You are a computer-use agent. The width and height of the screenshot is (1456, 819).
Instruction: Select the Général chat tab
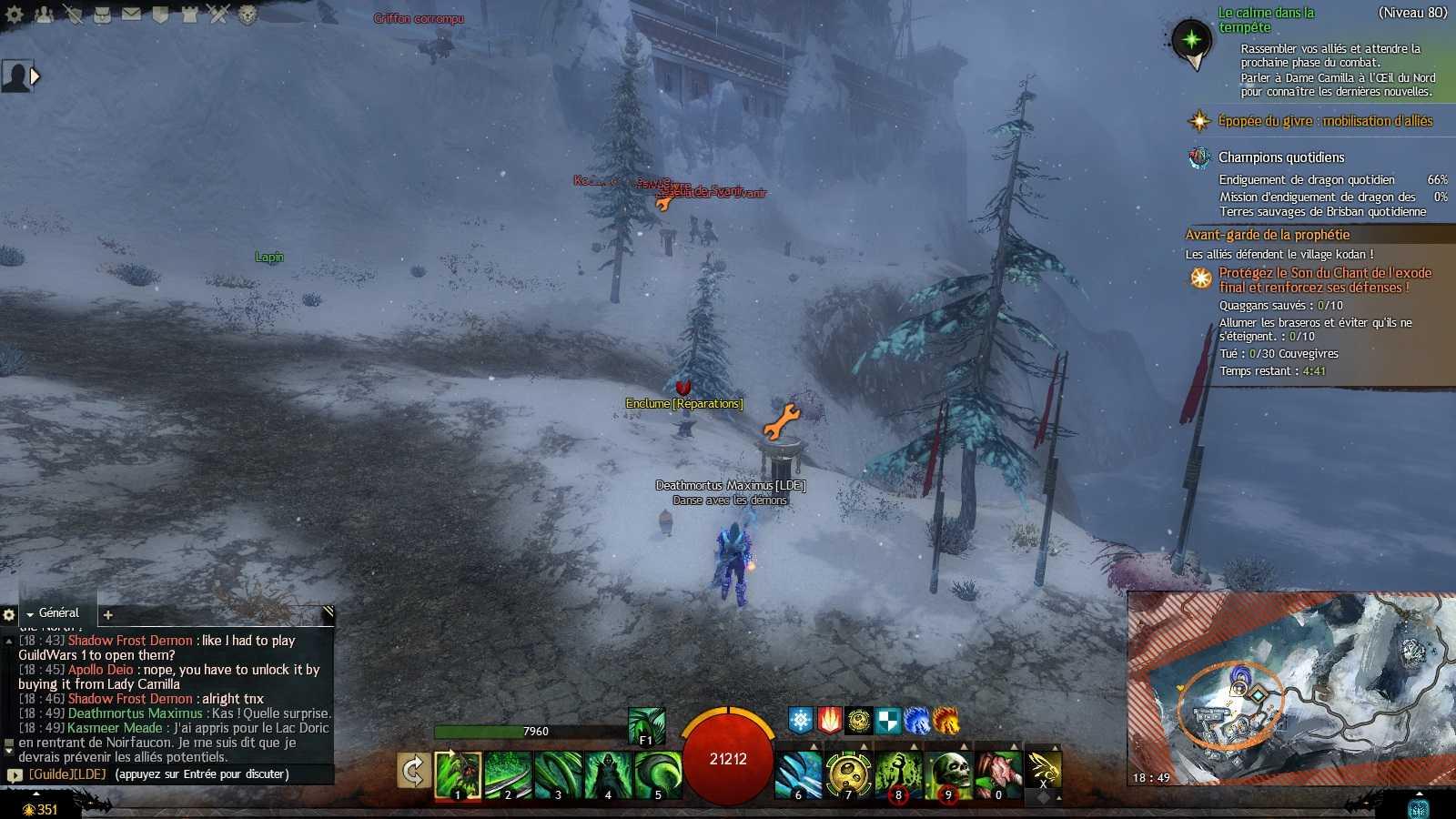pyautogui.click(x=58, y=613)
